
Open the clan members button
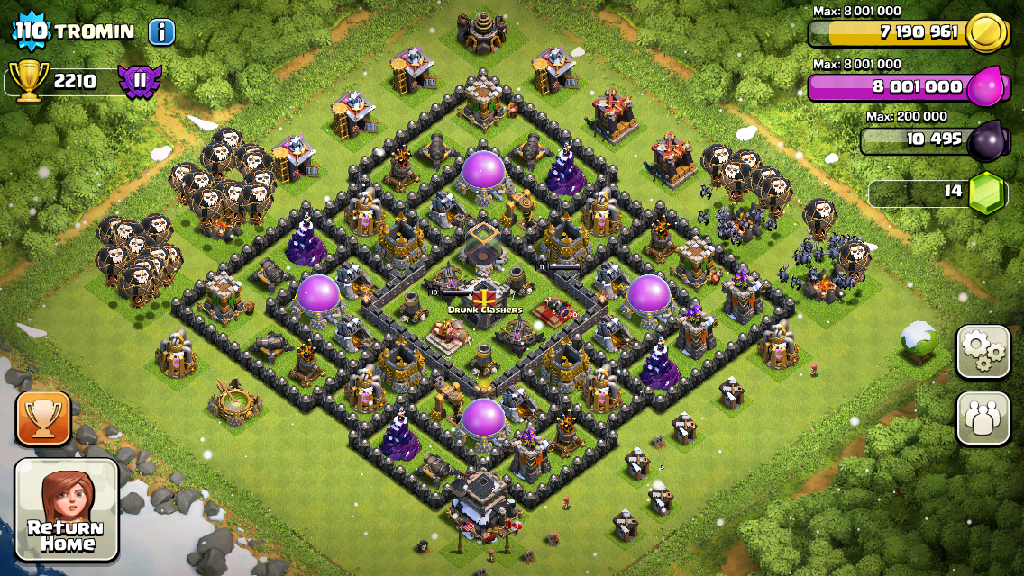[x=983, y=418]
